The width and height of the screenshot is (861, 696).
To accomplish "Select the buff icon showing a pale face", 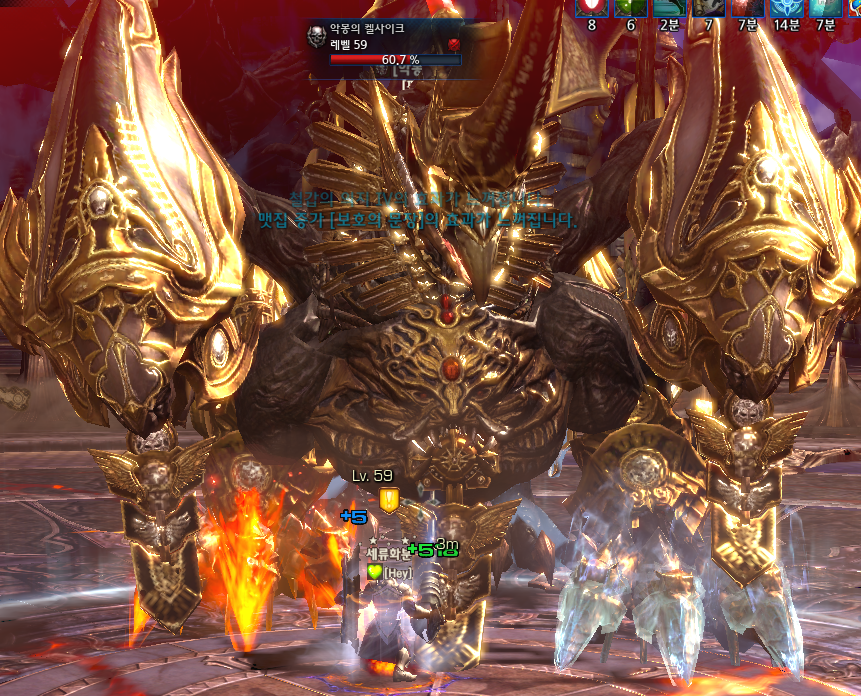I will tap(708, 7).
